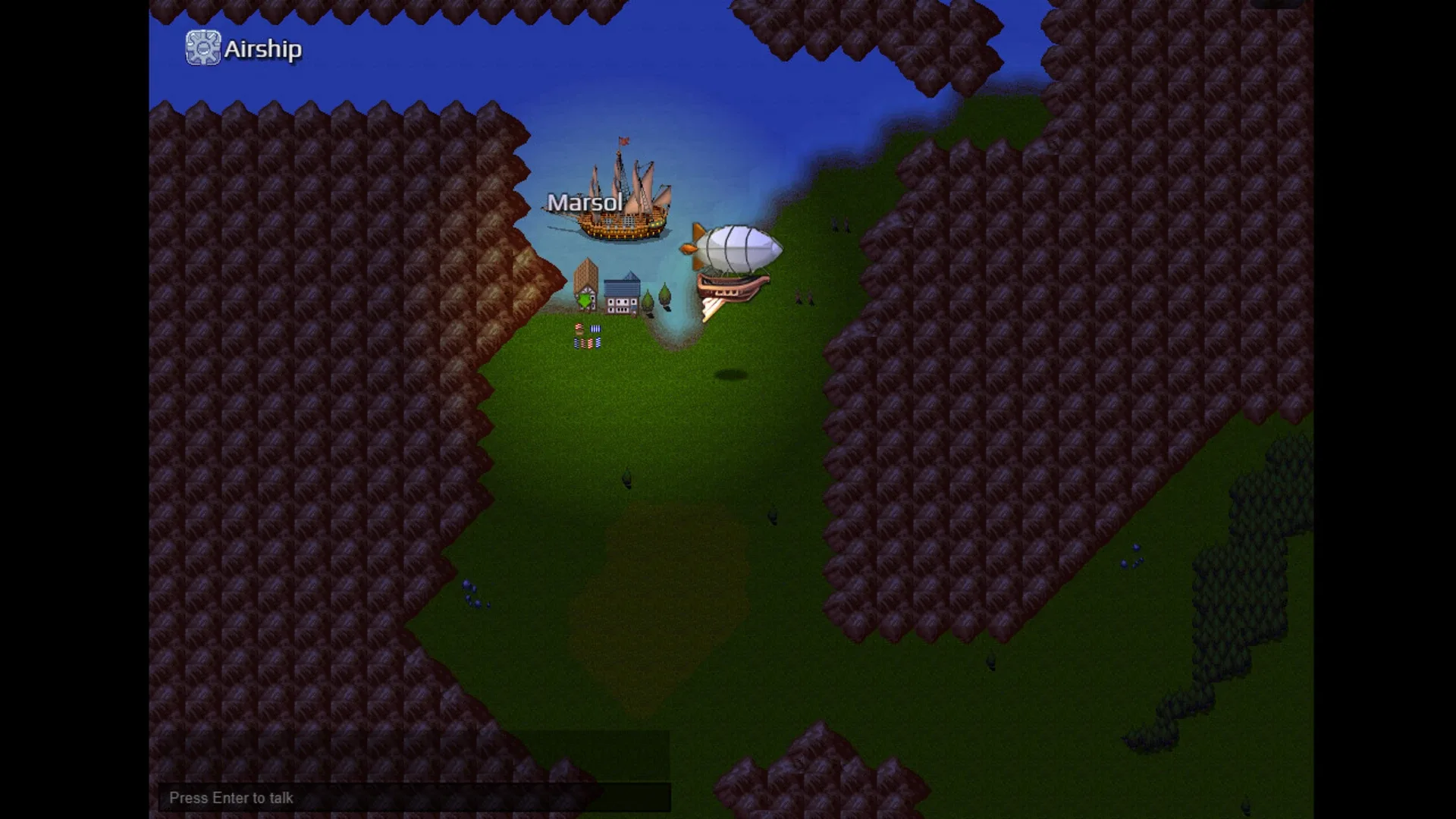Viewport: 1456px width, 819px height.
Task: Select the Marsol town name label
Action: [585, 202]
